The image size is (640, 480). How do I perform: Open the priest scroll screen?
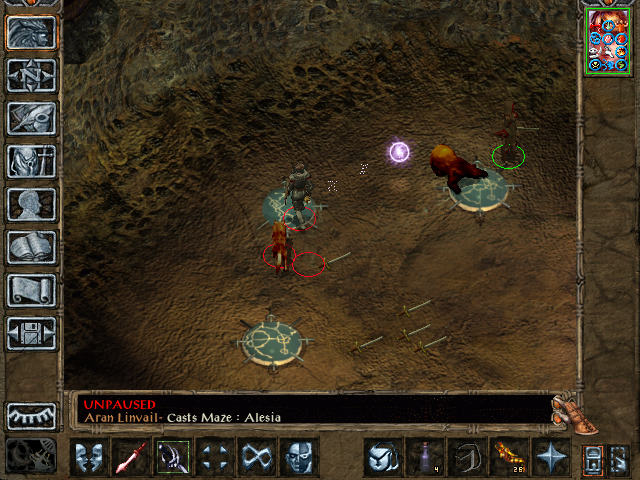(31, 289)
